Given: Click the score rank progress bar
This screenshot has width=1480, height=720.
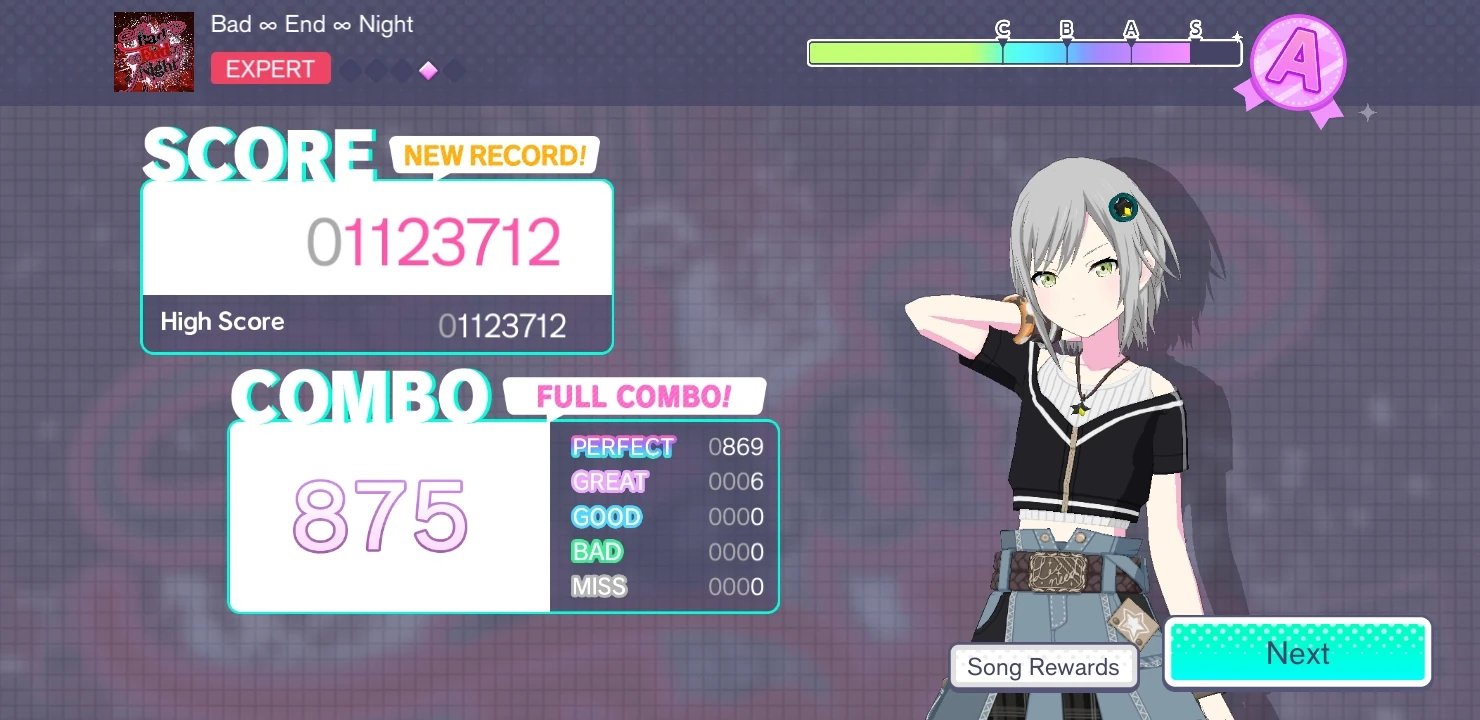Looking at the screenshot, I should (x=1023, y=53).
